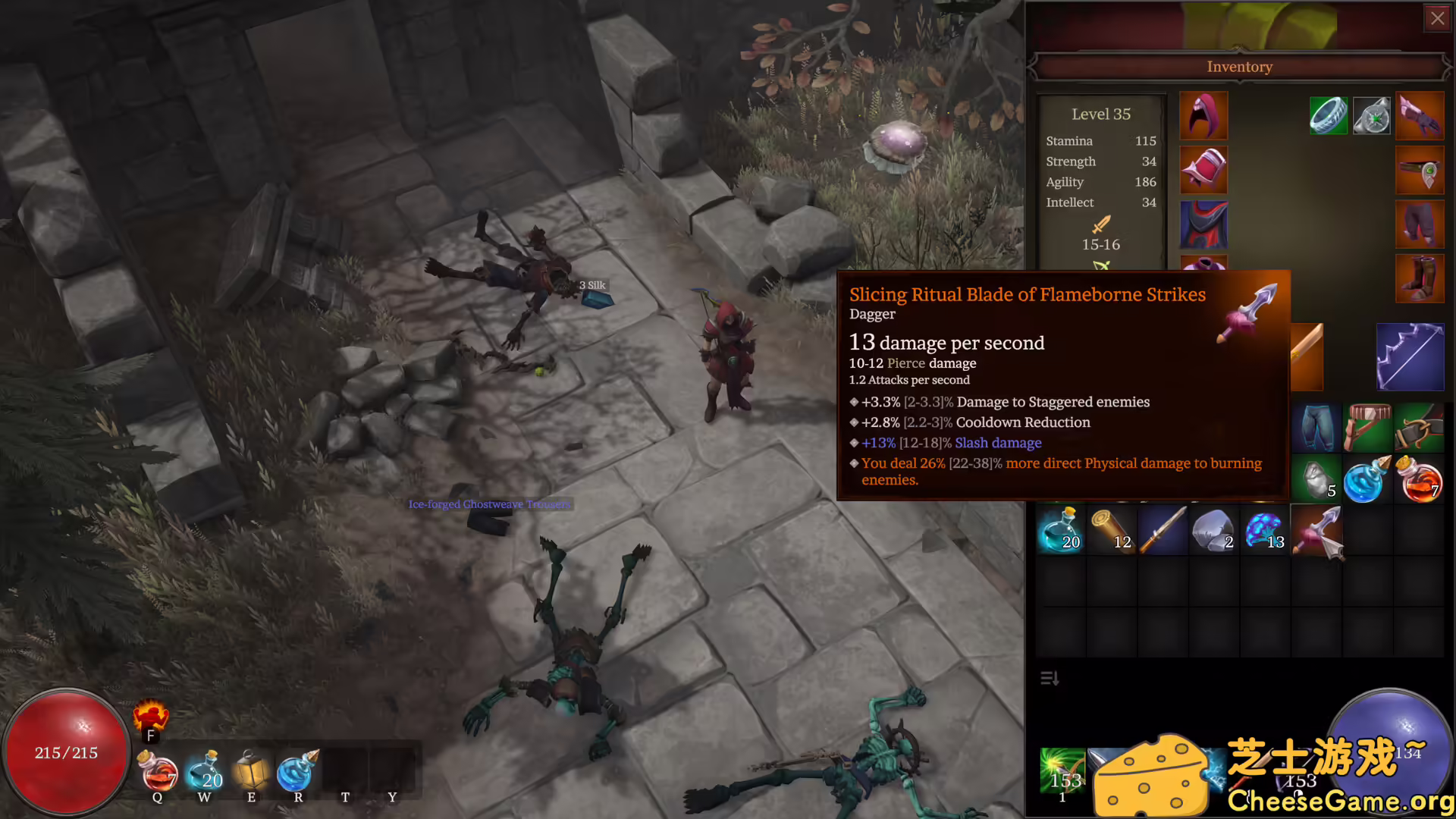This screenshot has width=1456, height=819.
Task: Select the equipped purple gloves
Action: click(1420, 115)
